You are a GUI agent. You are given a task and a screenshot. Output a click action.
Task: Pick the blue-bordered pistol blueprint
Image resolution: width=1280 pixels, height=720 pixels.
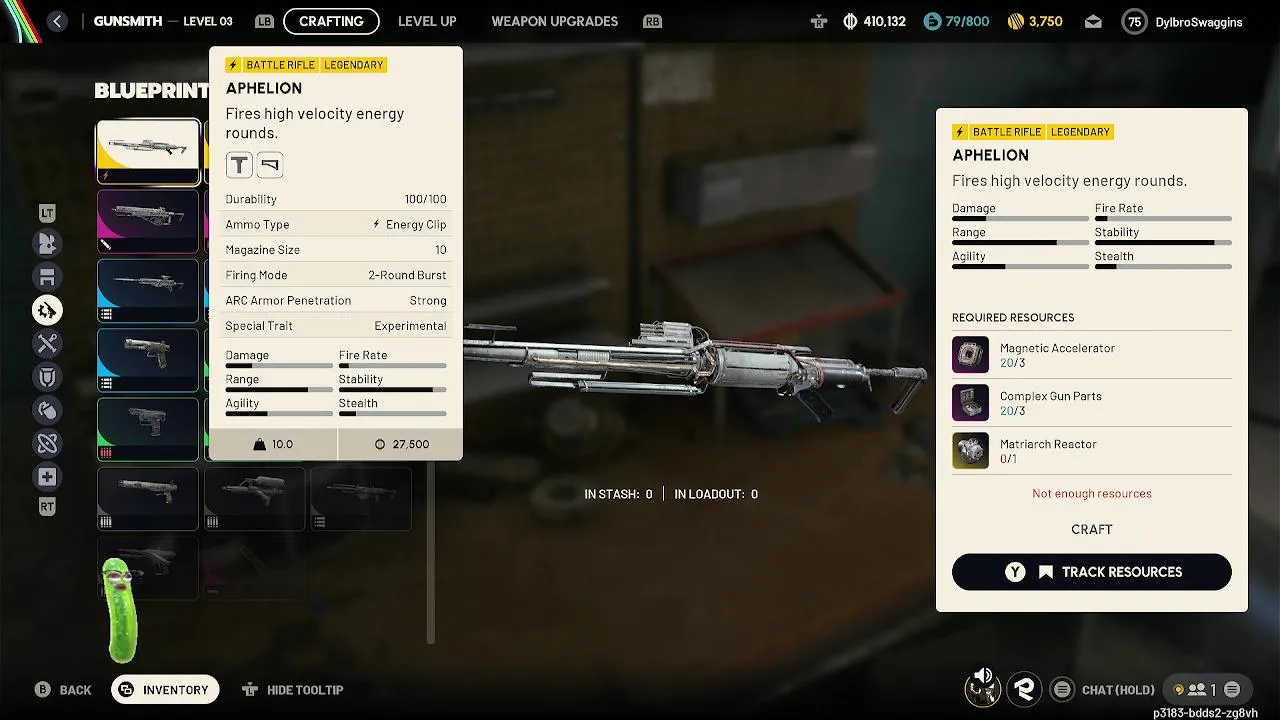(148, 359)
